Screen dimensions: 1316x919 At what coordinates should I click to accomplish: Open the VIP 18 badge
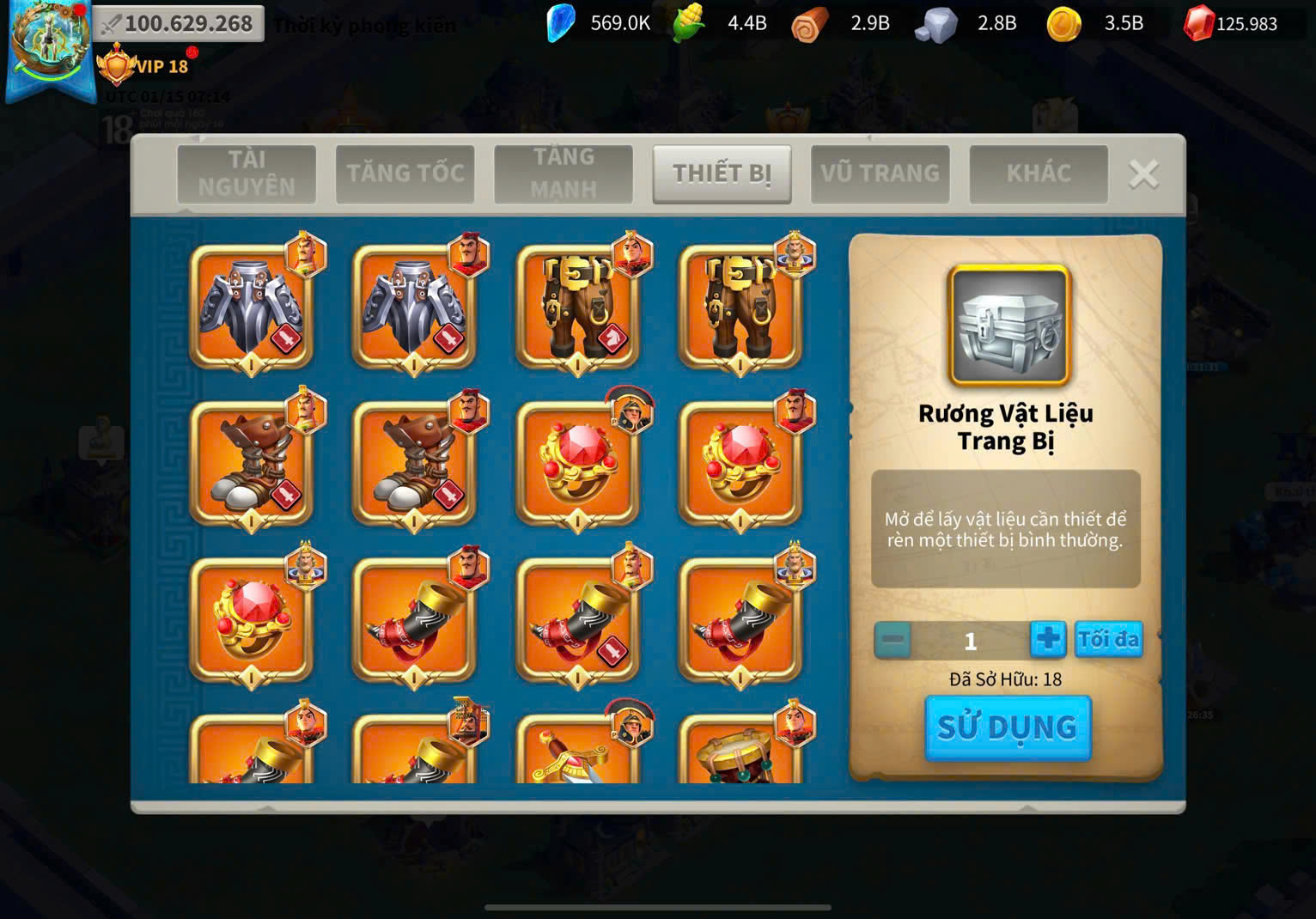coord(143,66)
